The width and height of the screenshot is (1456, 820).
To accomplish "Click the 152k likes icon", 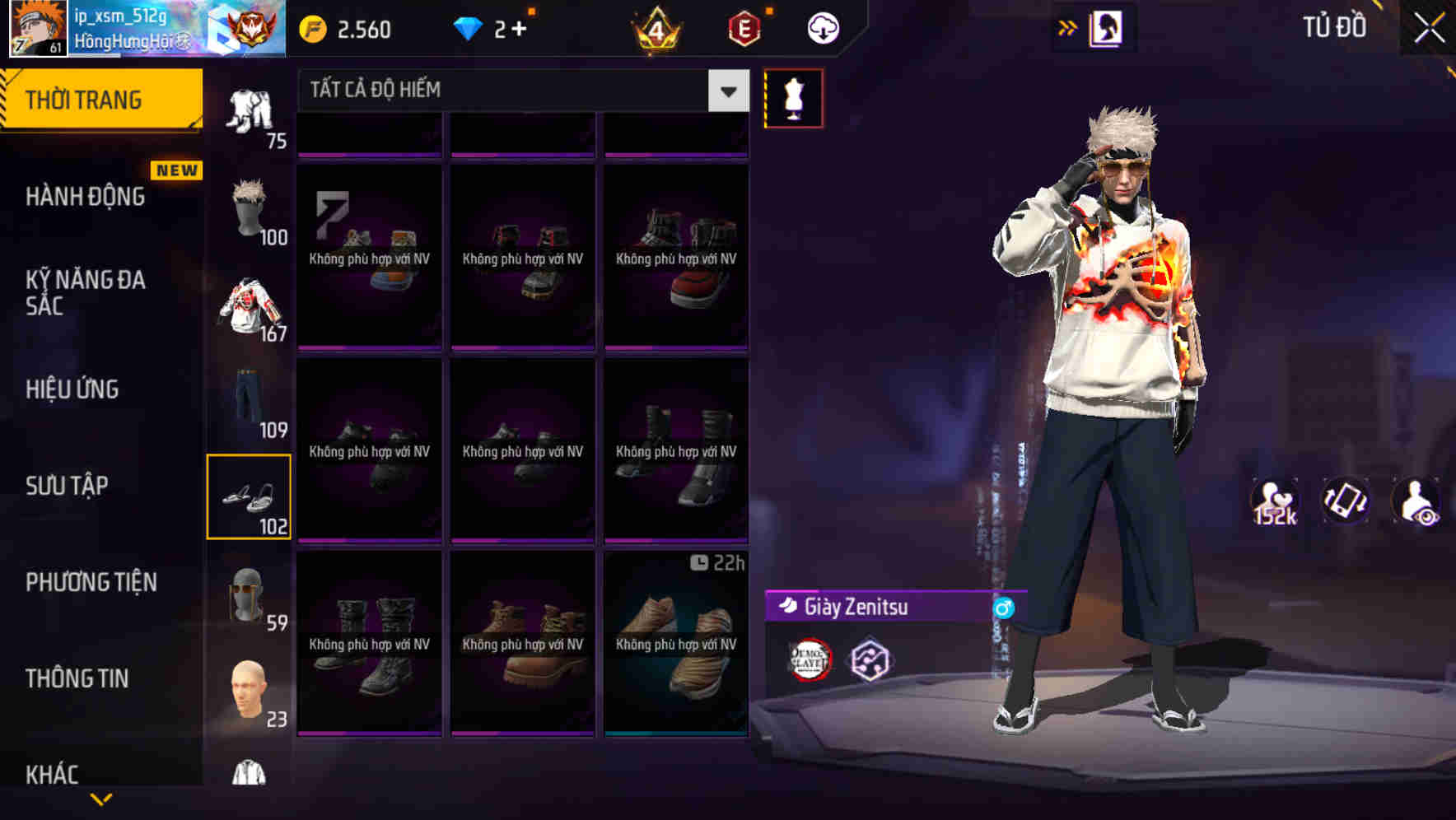I will coord(1275,501).
